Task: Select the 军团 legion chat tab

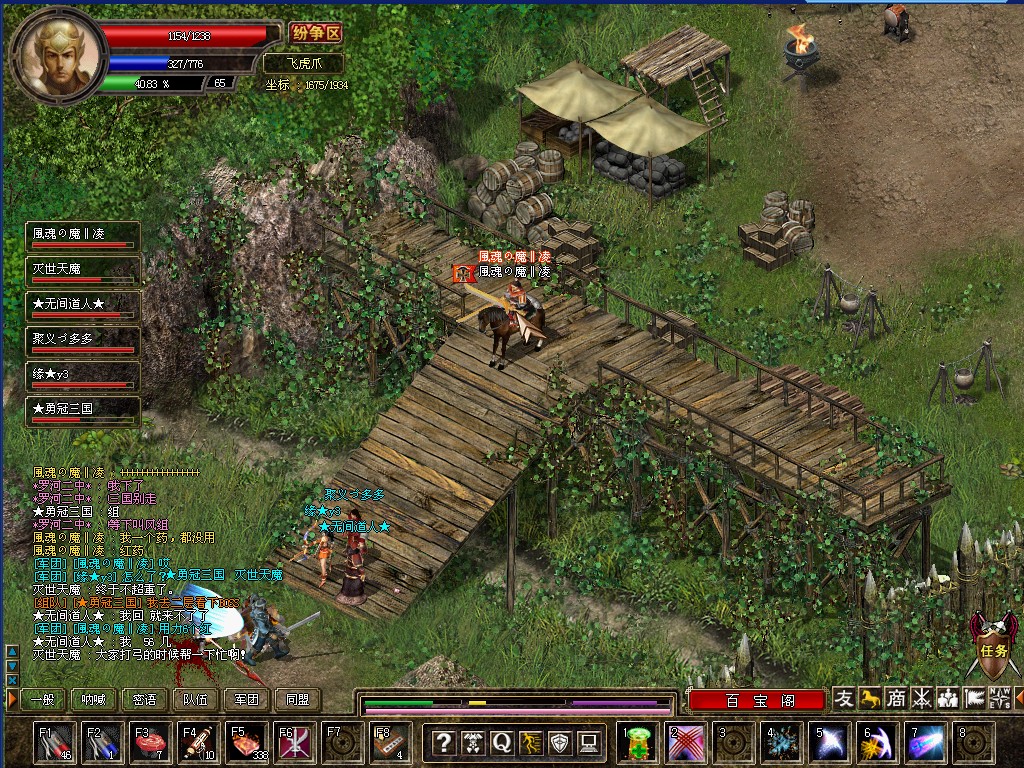Action: [x=247, y=700]
